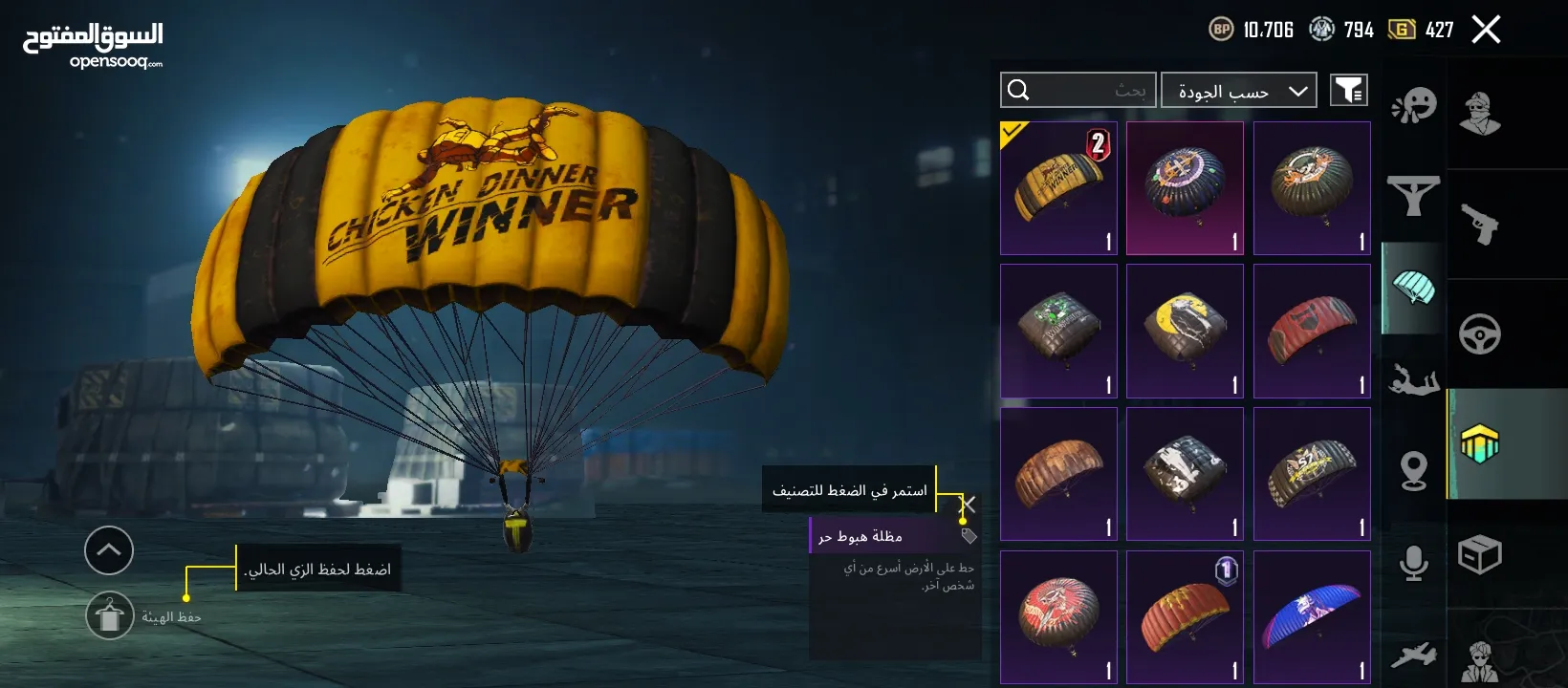Click the parachute search field
Screen dimensions: 1568x688
(x=1078, y=90)
